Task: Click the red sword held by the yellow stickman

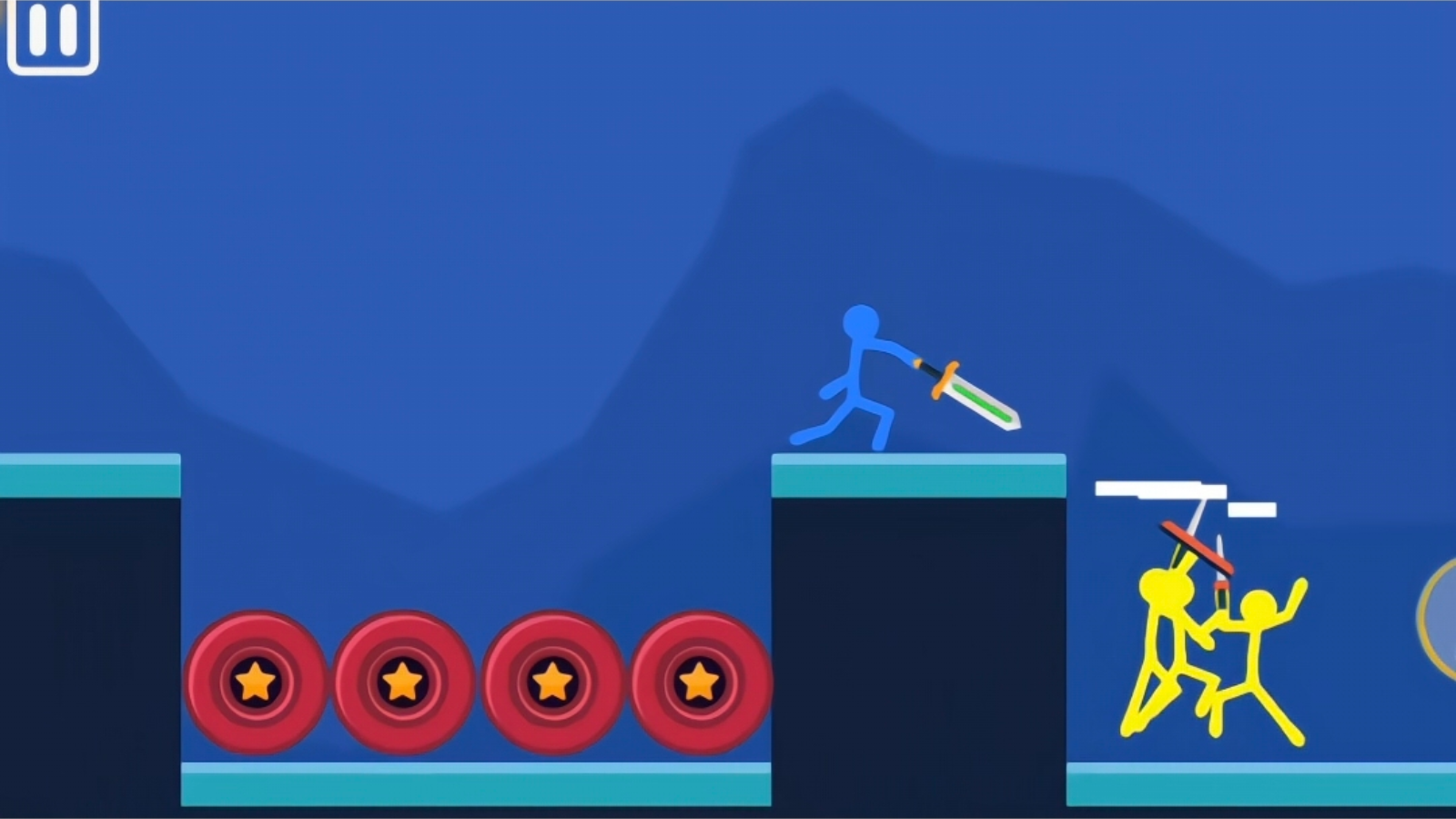Action: 1197,546
